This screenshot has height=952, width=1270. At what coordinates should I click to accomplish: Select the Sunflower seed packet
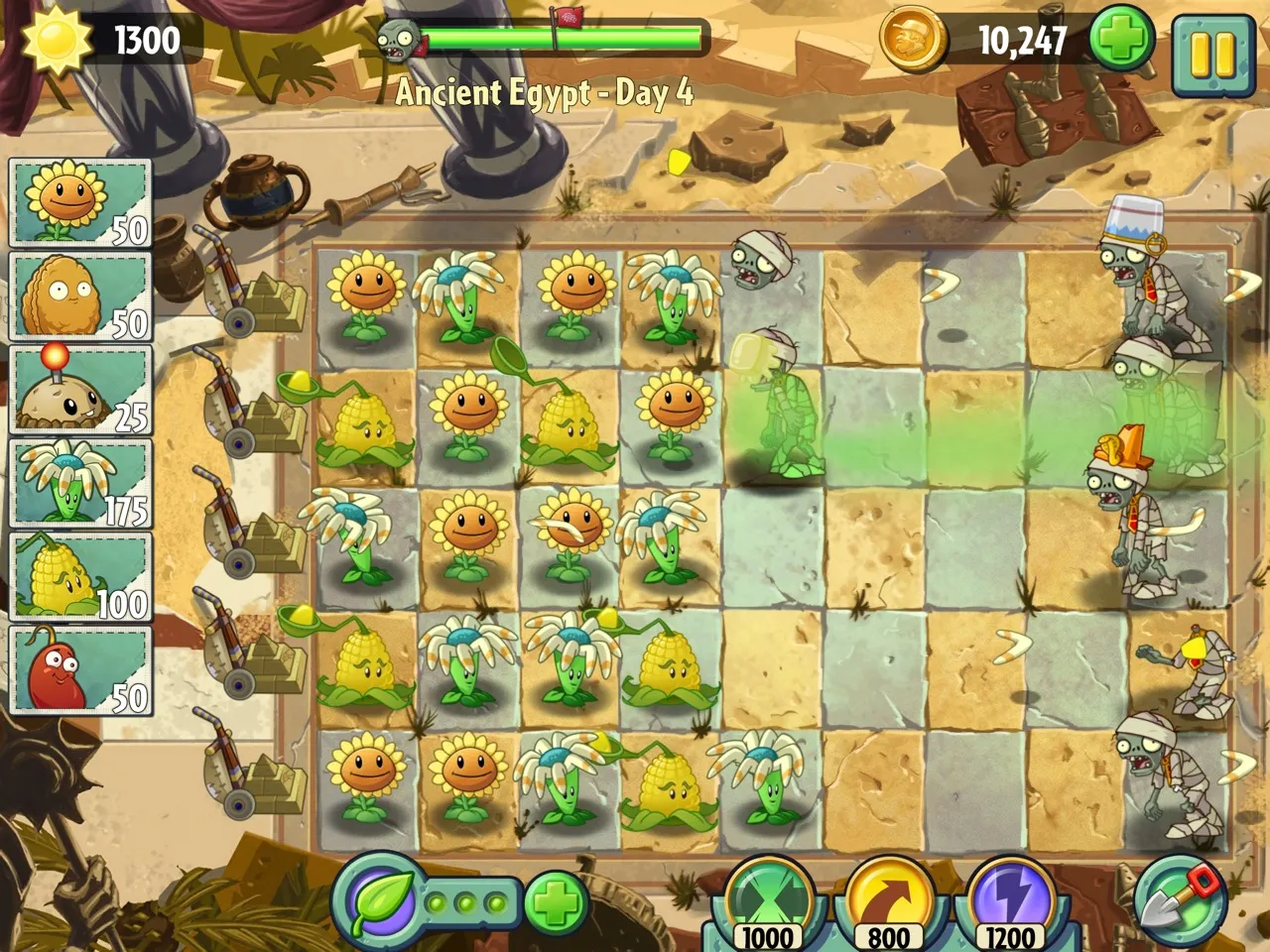tap(79, 202)
